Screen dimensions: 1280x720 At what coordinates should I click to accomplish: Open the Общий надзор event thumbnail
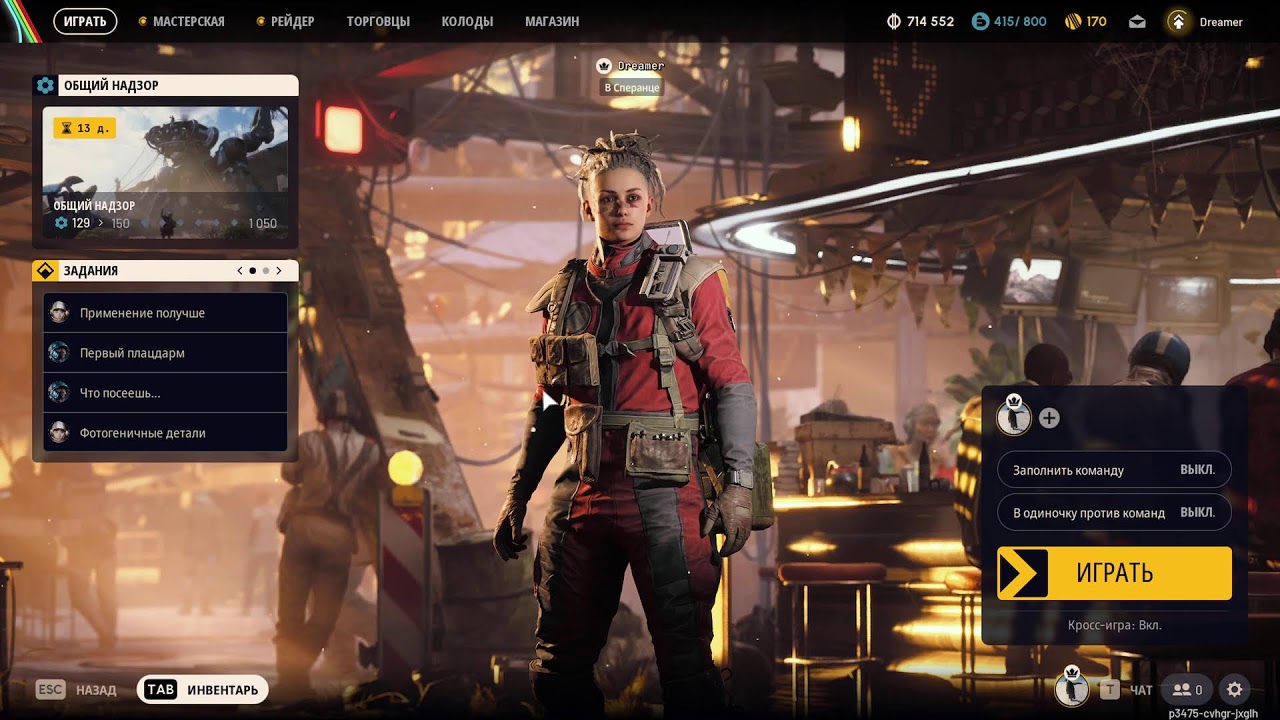coord(165,172)
